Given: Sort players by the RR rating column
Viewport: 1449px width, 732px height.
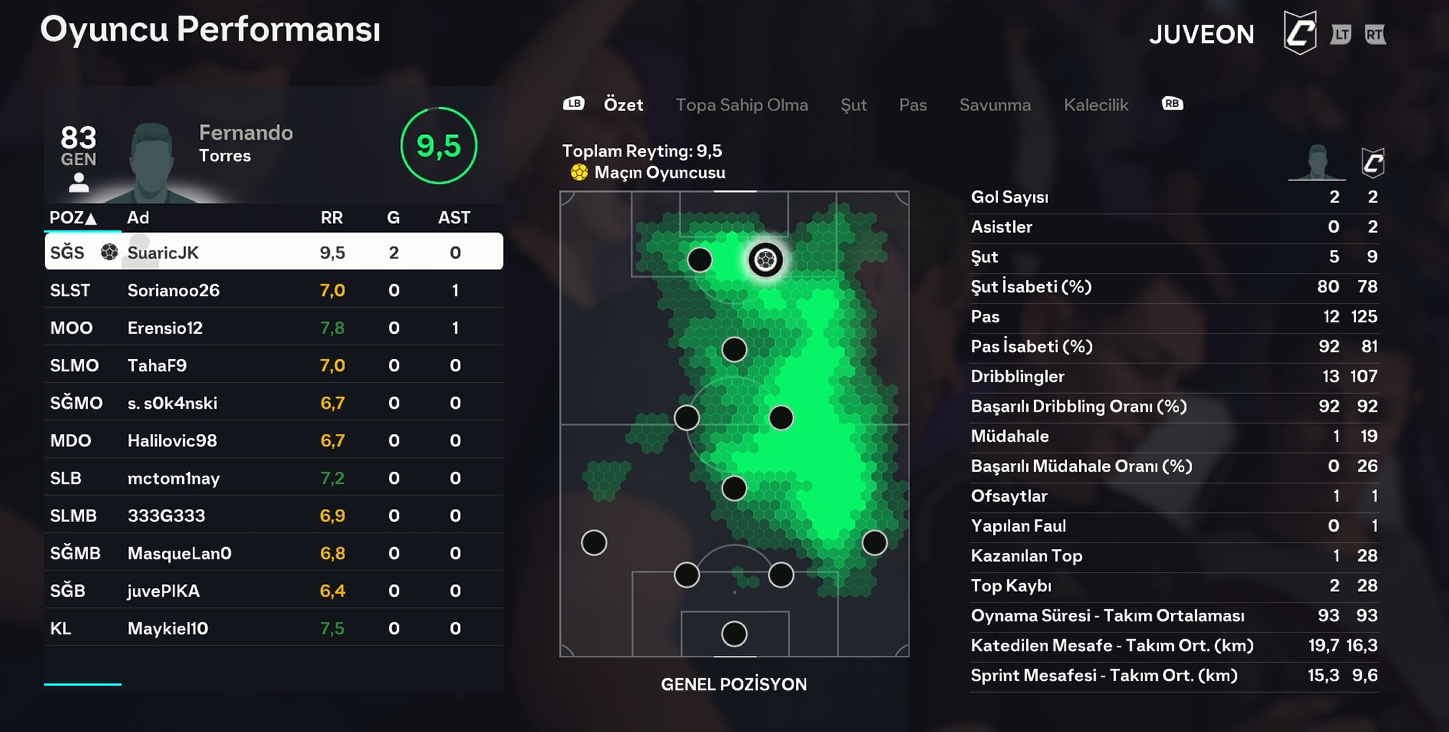Looking at the screenshot, I should 331,218.
